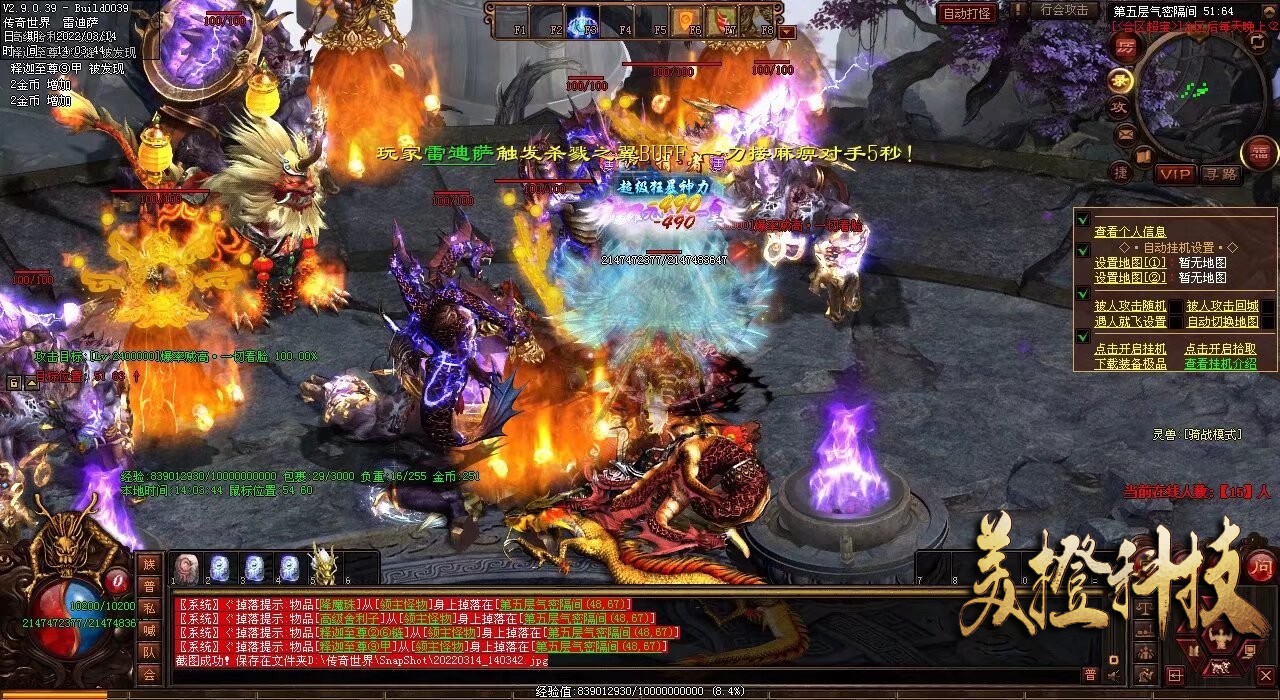Click the 查看个人信息 link
This screenshot has width=1280, height=700.
(1130, 232)
